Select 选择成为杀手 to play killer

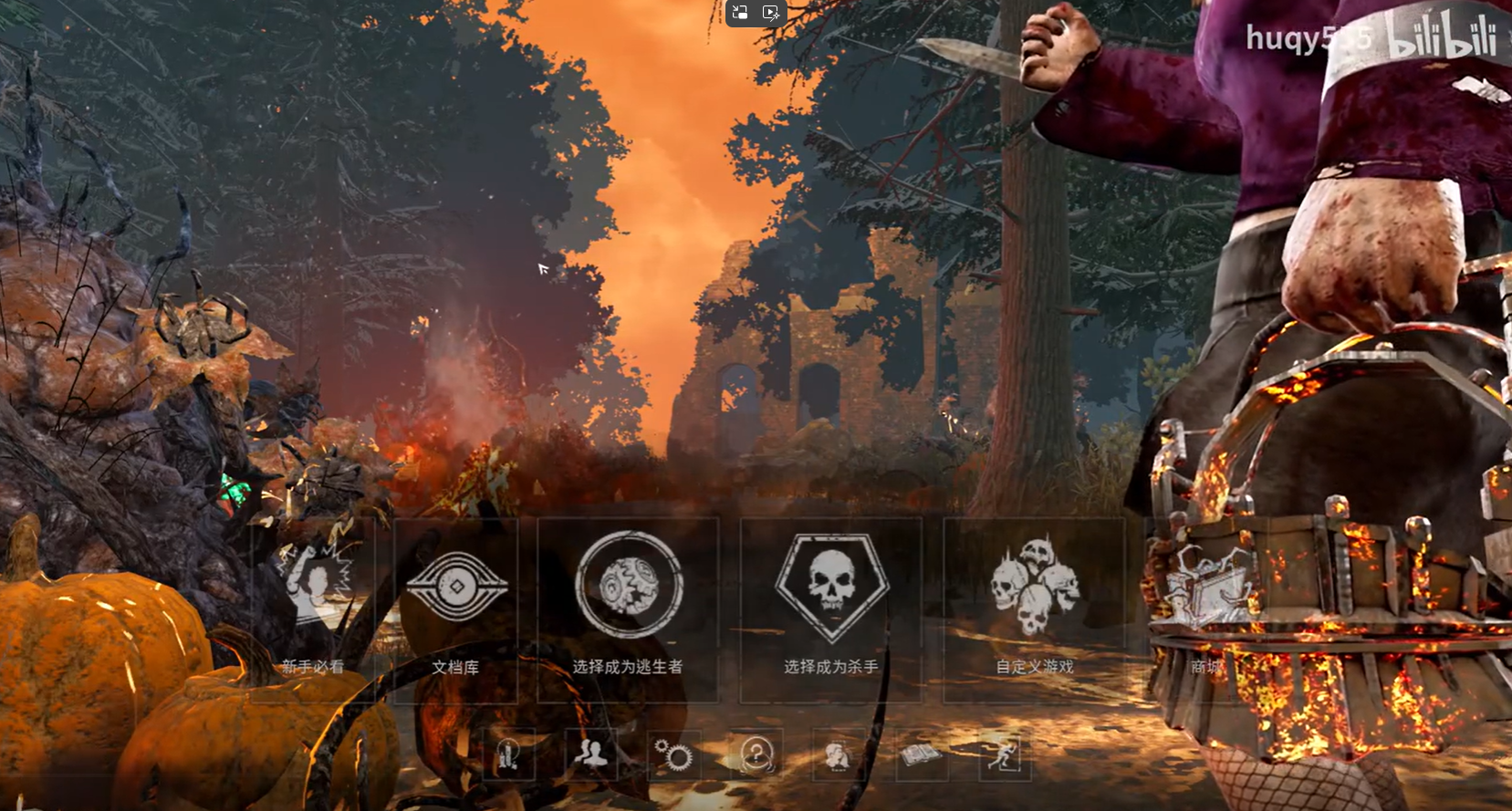pyautogui.click(x=830, y=608)
